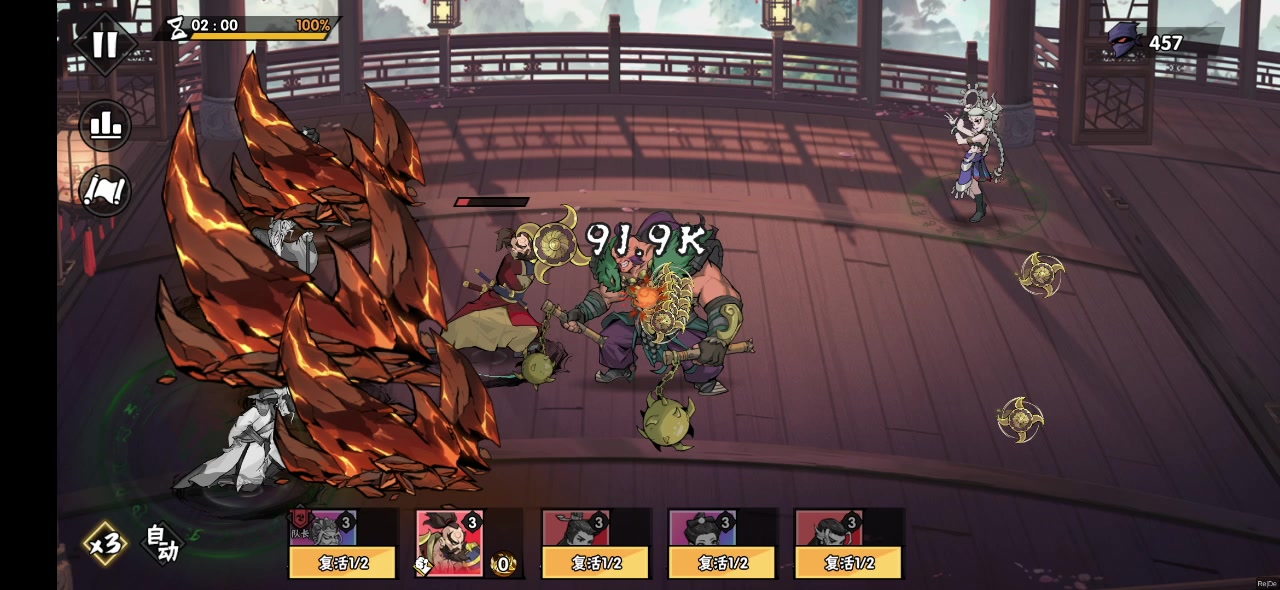Toggle auto battle (自动)
This screenshot has height=590, width=1280.
point(162,544)
